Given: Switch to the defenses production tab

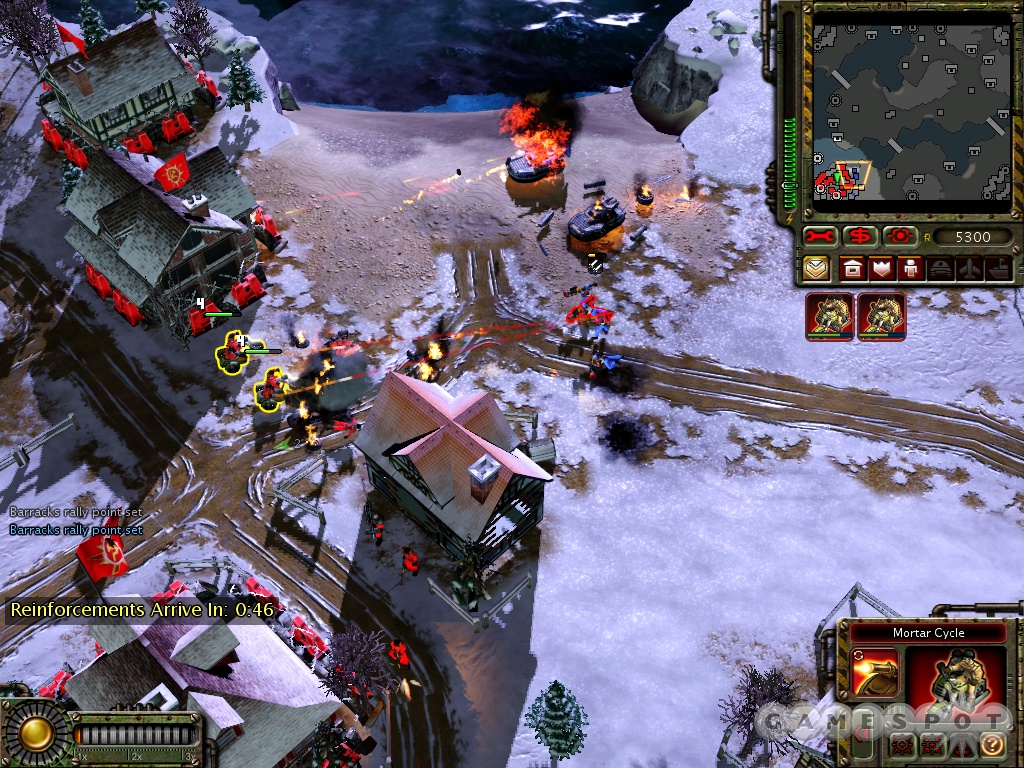Looking at the screenshot, I should 881,268.
